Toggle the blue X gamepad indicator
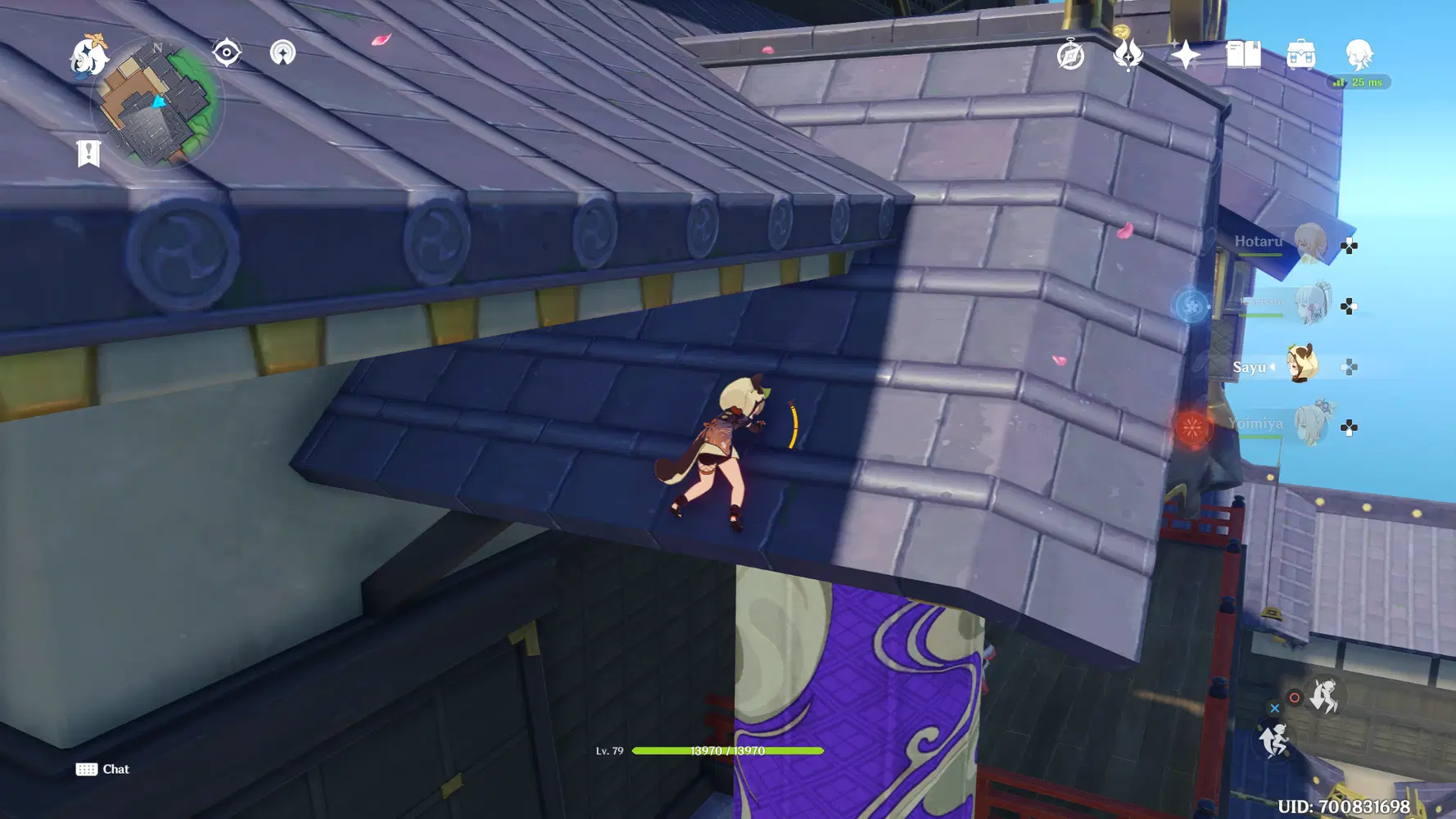The width and height of the screenshot is (1456, 819). point(1275,708)
